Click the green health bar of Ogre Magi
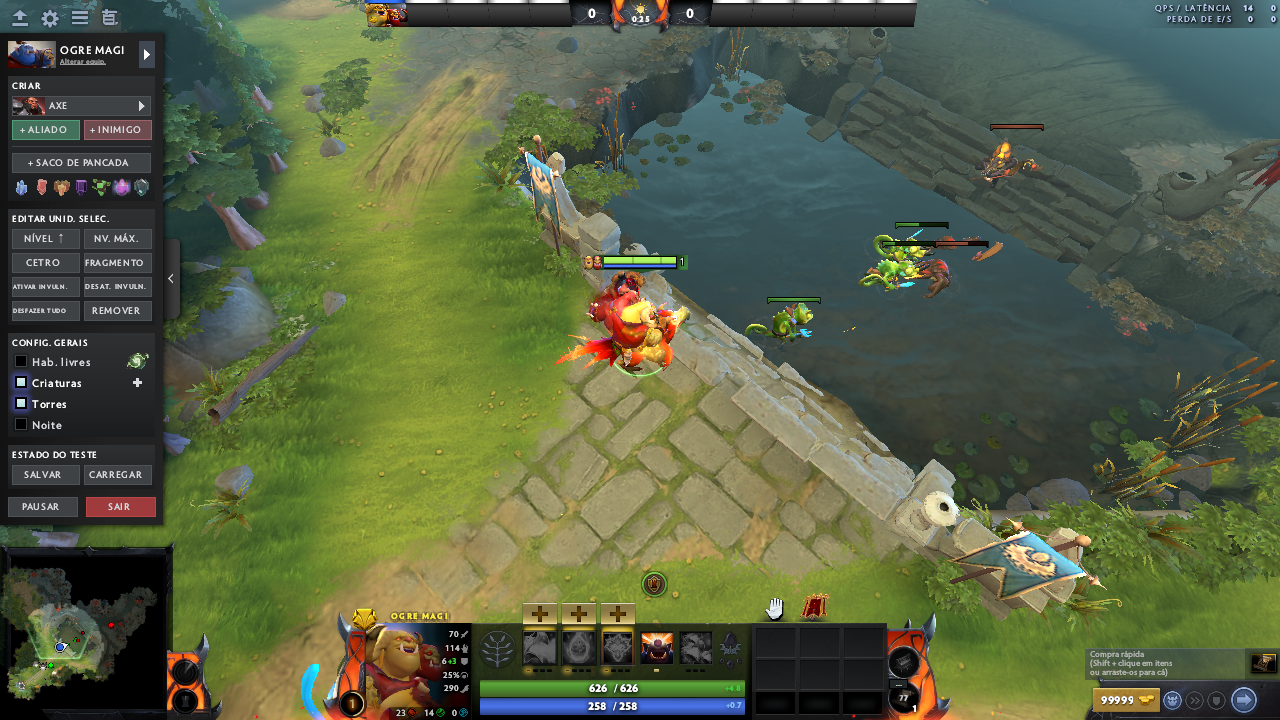The height and width of the screenshot is (720, 1280). pyautogui.click(x=613, y=687)
